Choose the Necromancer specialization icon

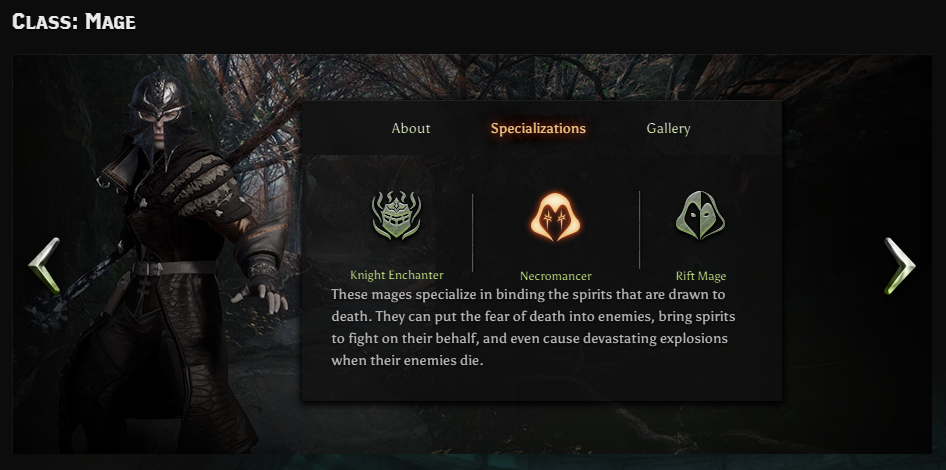[555, 217]
